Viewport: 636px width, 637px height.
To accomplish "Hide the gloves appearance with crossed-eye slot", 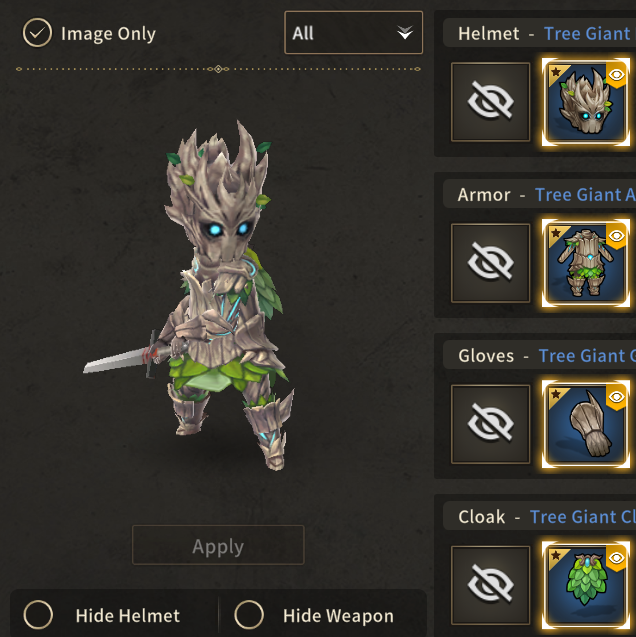I will pos(490,424).
